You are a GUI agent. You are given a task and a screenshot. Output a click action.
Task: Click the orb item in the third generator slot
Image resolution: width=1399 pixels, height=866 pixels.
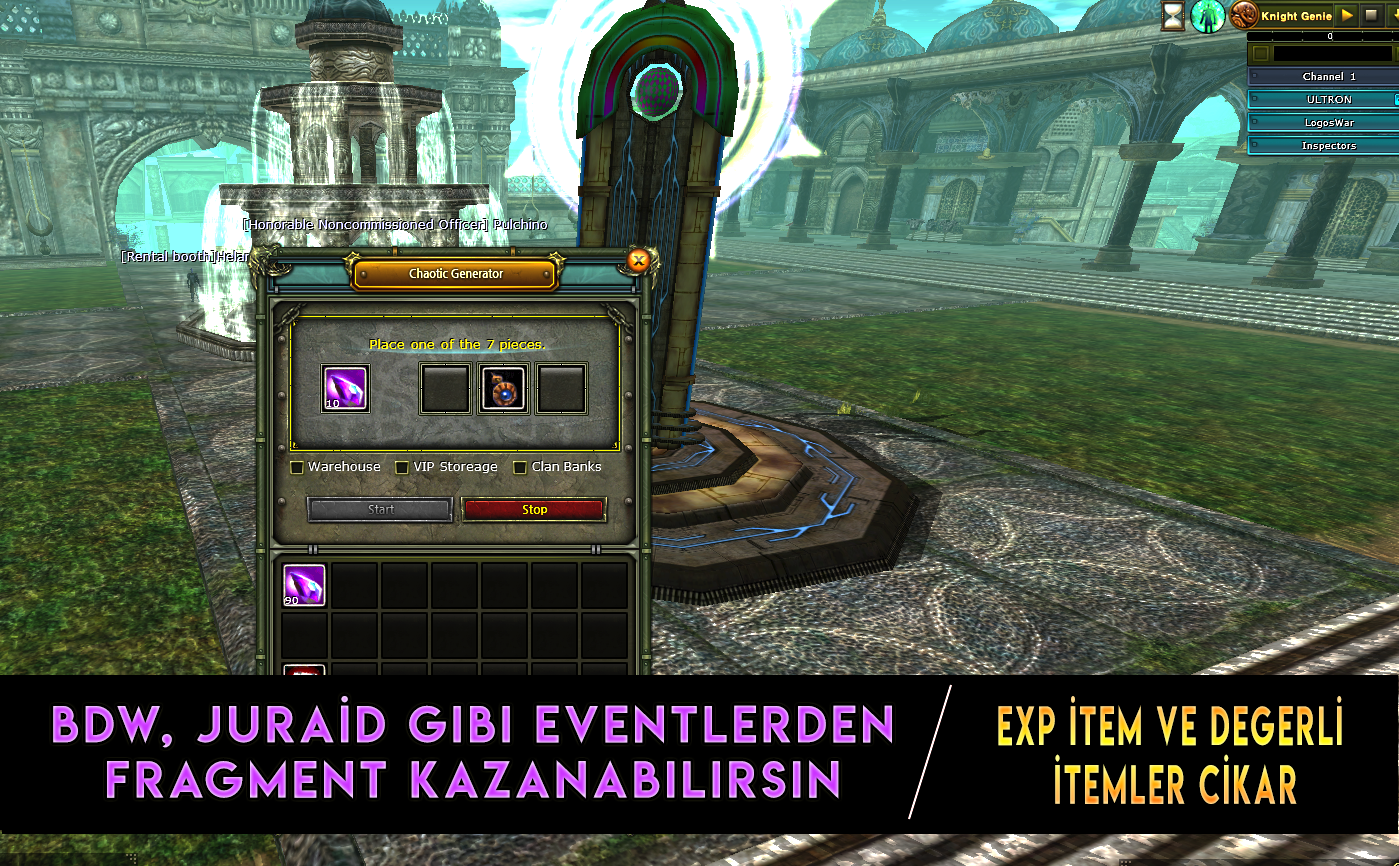point(504,387)
